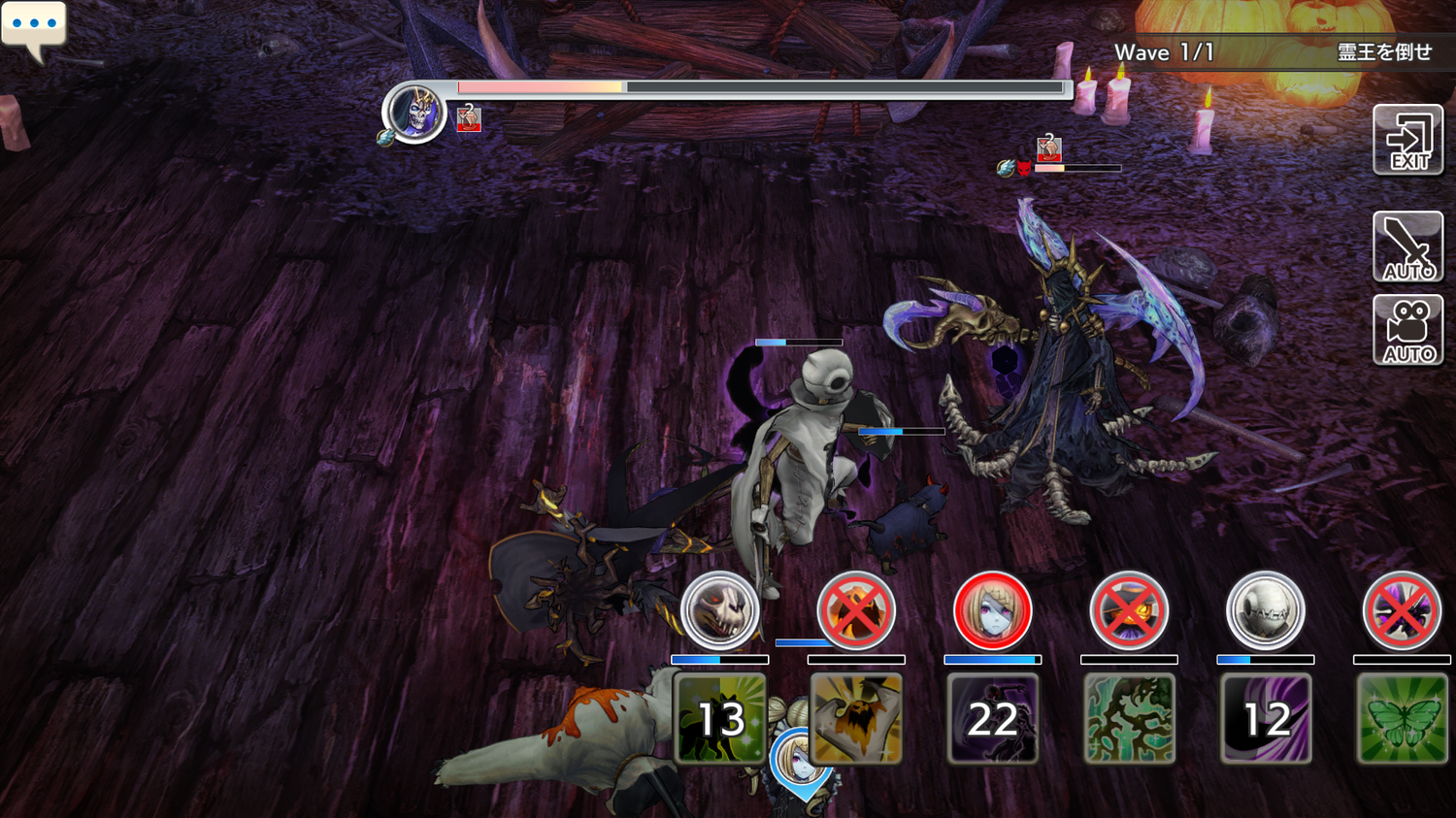Activate the teal twisted tree skill

pos(1129,718)
